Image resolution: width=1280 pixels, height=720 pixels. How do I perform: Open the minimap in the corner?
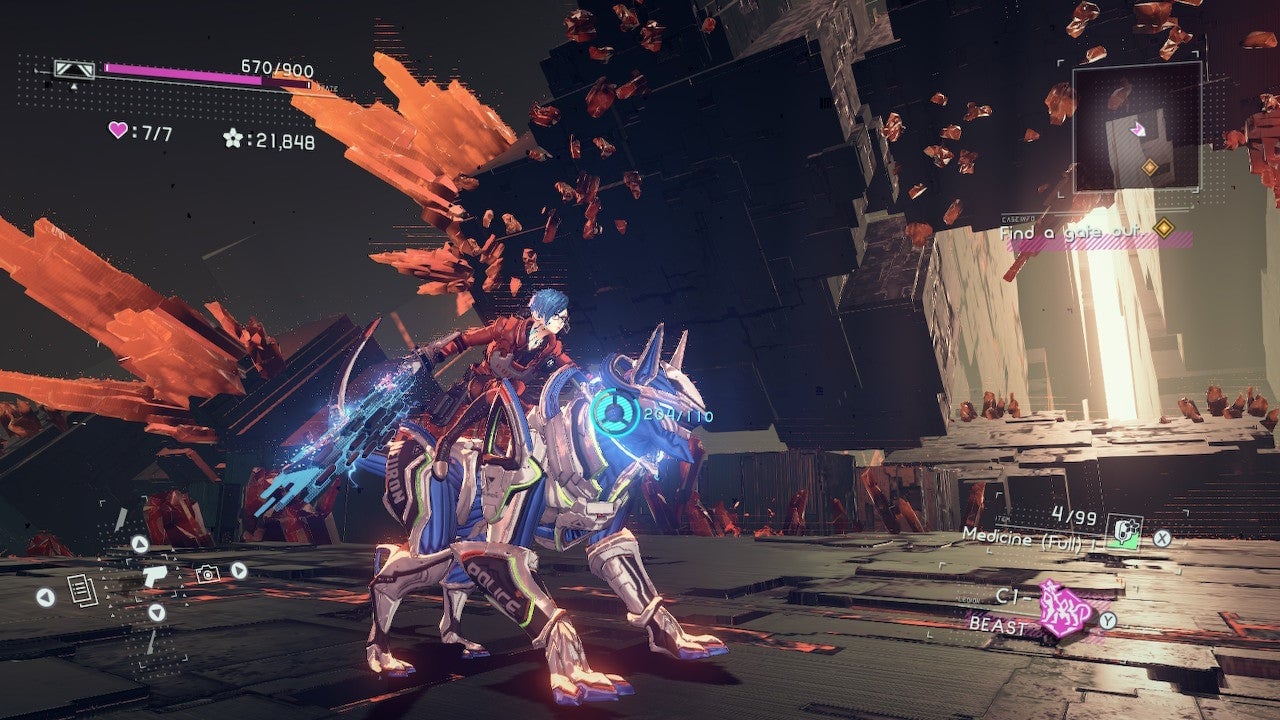[1136, 127]
